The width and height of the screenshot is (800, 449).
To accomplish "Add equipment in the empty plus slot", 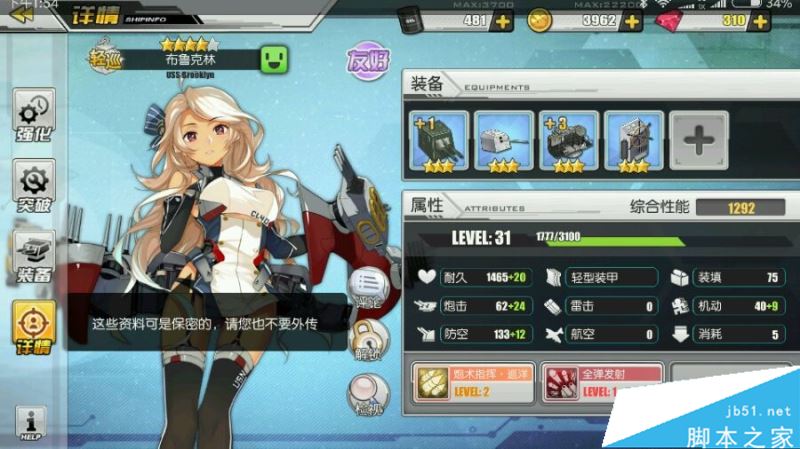I will [x=698, y=140].
